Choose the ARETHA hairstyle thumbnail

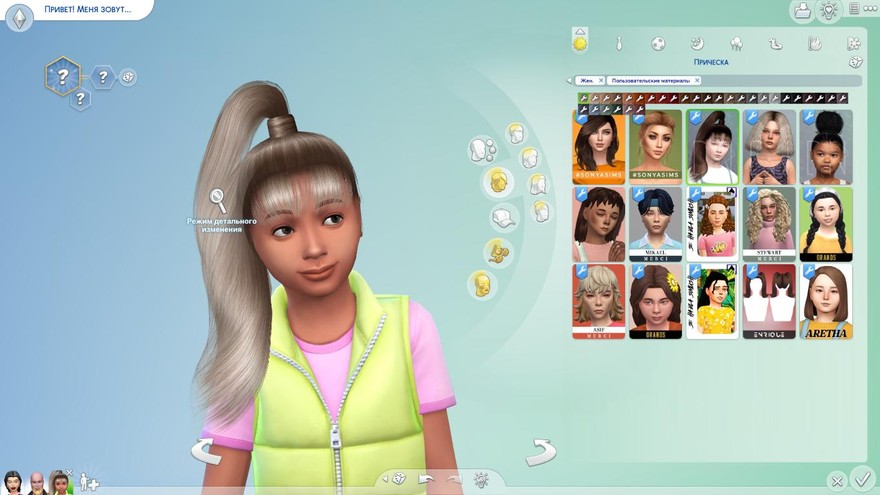tap(825, 301)
